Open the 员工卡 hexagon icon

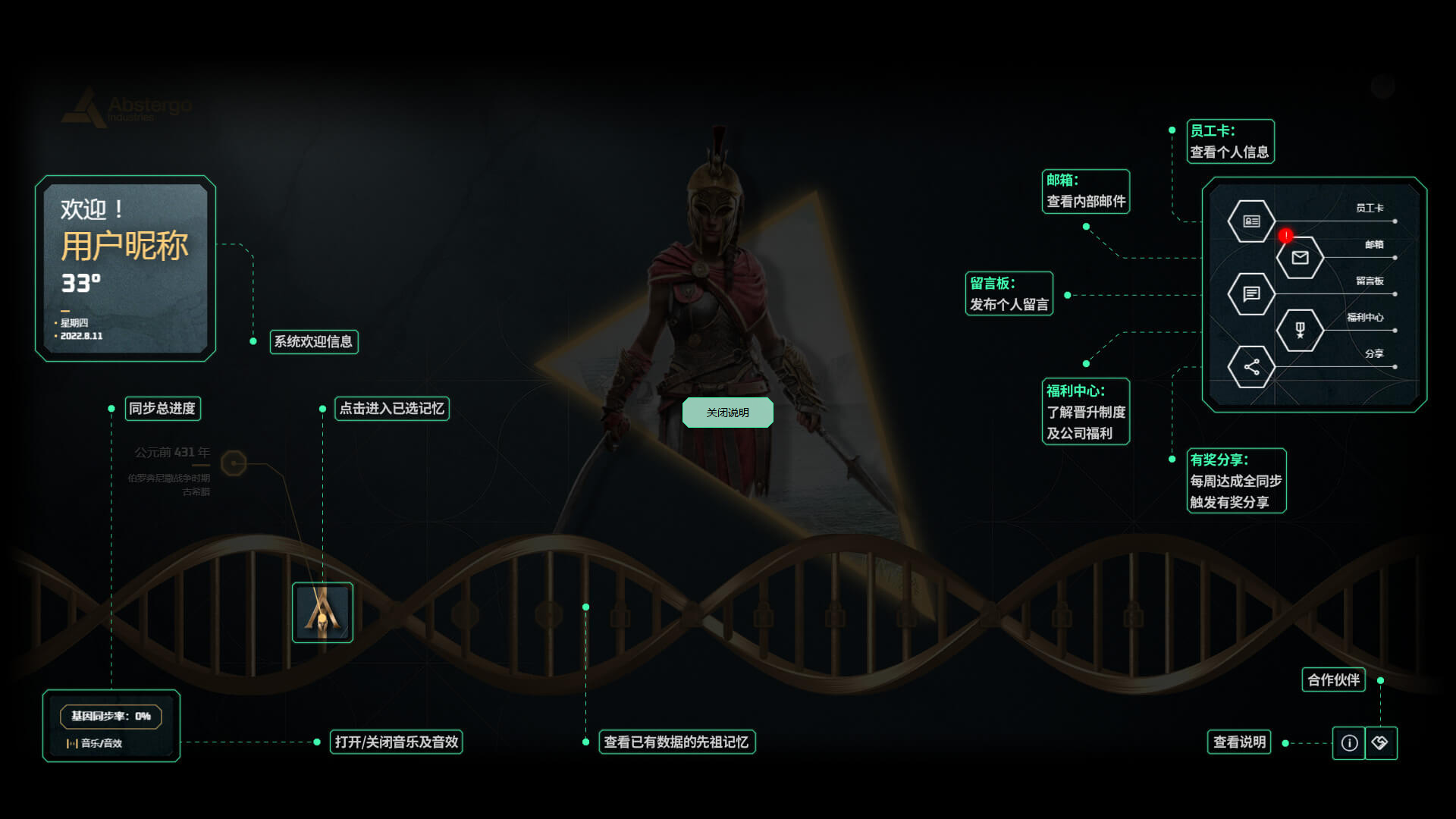point(1251,221)
